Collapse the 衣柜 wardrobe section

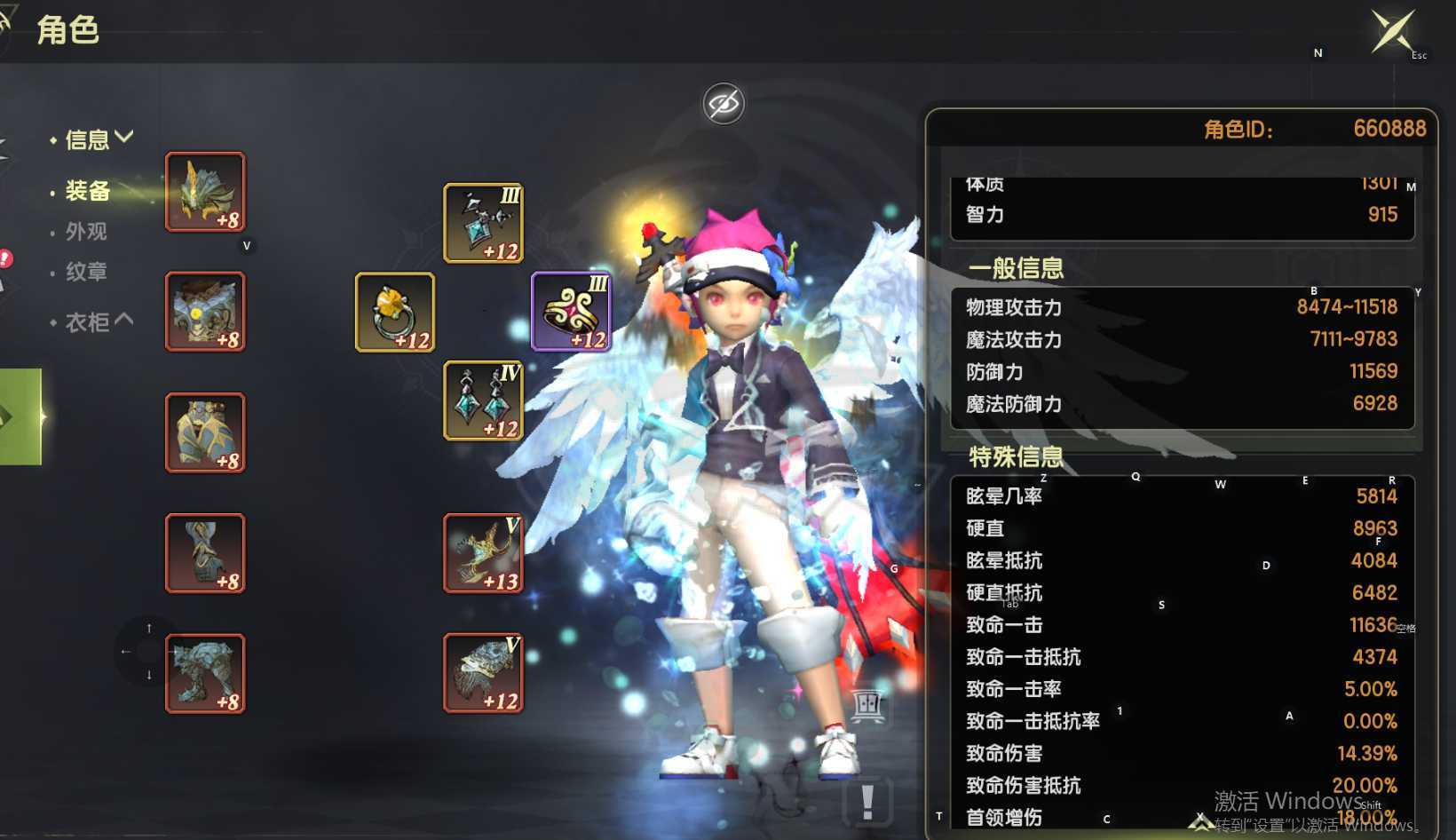point(98,321)
